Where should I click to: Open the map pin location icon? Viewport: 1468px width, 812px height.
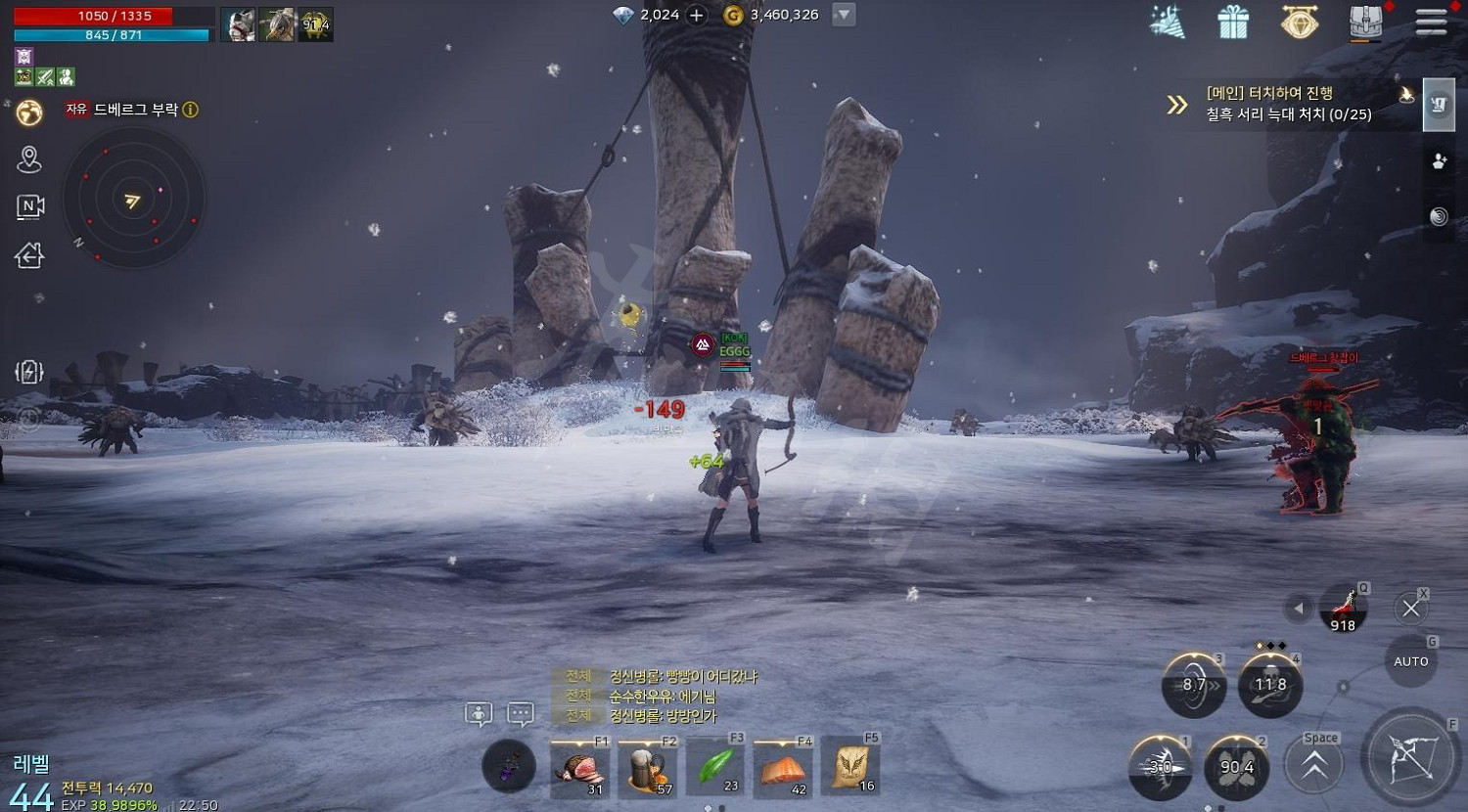tap(29, 159)
